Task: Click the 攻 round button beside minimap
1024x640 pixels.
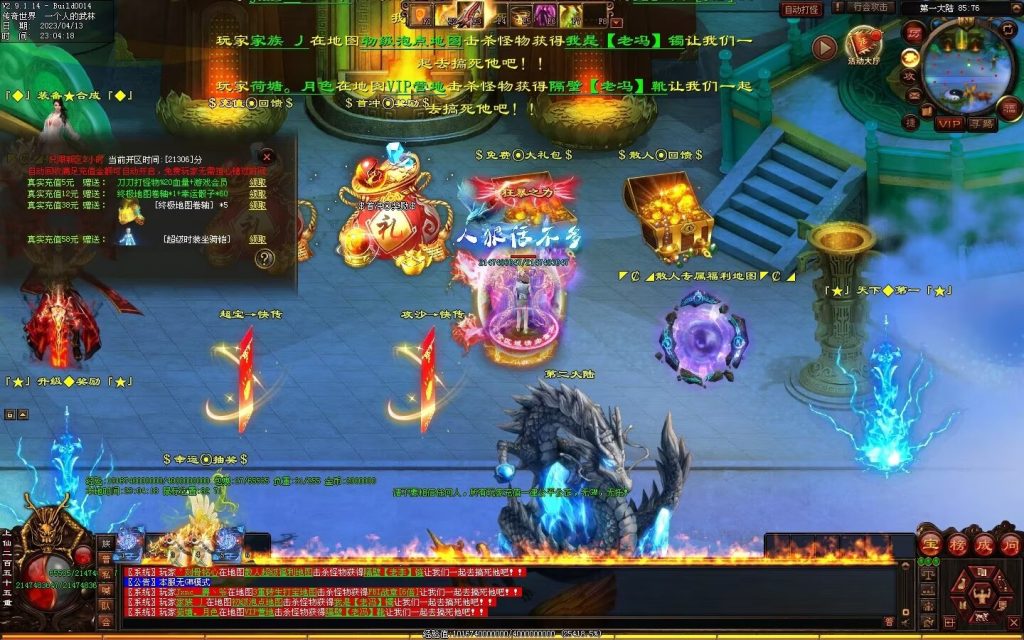Action: click(911, 76)
